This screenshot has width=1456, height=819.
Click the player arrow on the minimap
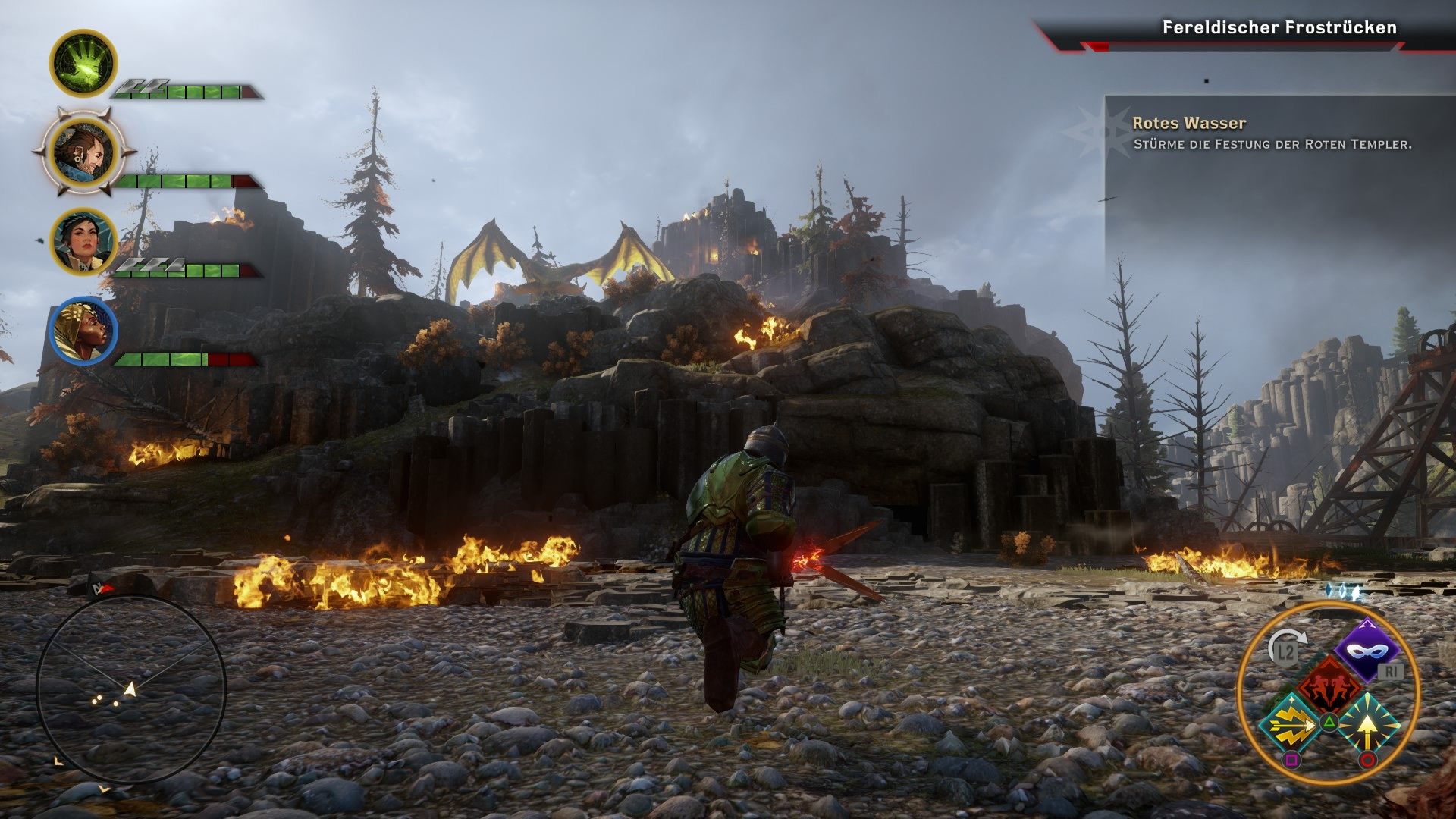[x=130, y=689]
